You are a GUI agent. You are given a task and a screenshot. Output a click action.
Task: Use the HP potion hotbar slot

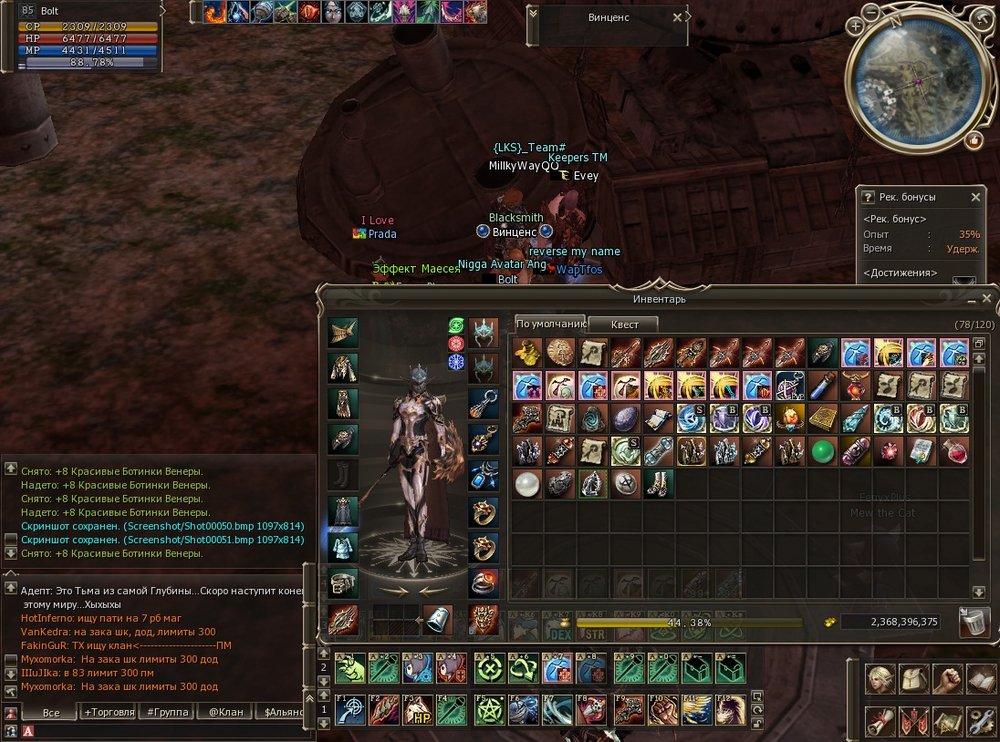[x=417, y=709]
